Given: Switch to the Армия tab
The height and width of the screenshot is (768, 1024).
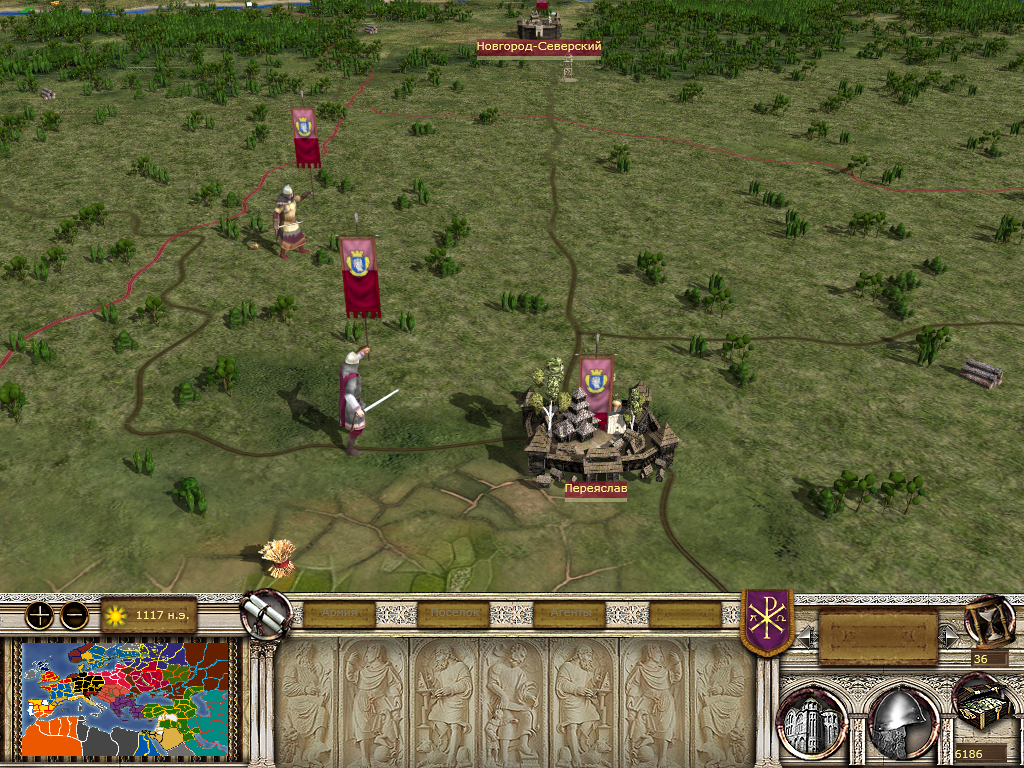Looking at the screenshot, I should pos(337,614).
